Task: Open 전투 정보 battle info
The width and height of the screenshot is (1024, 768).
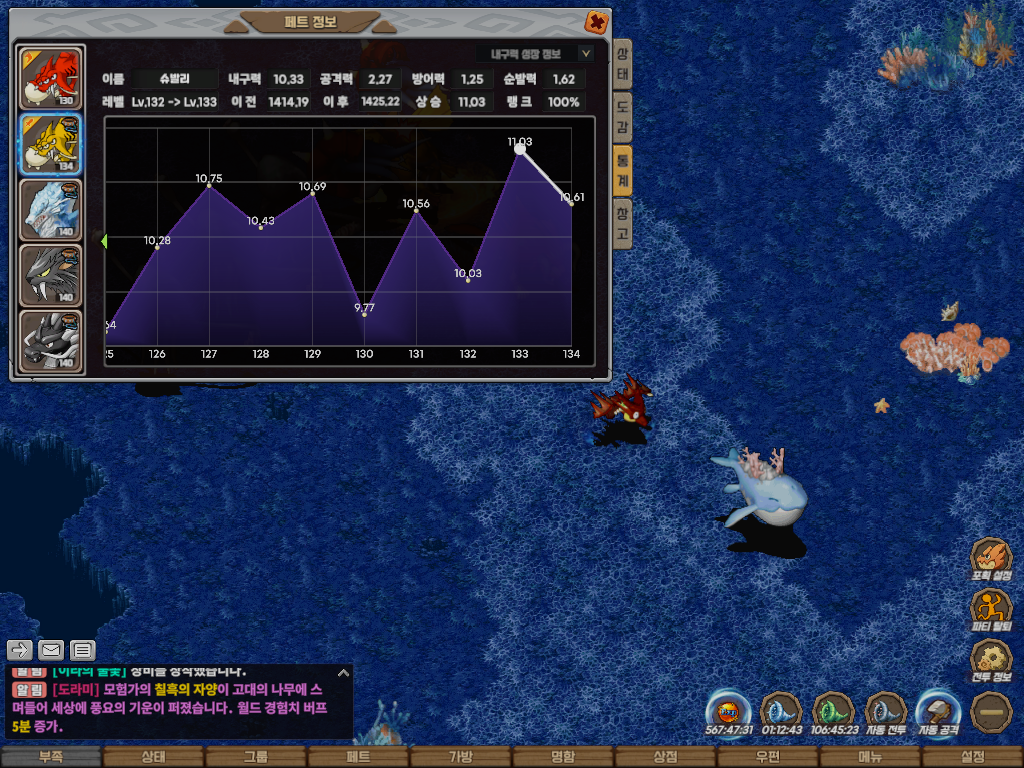Action: pyautogui.click(x=992, y=661)
